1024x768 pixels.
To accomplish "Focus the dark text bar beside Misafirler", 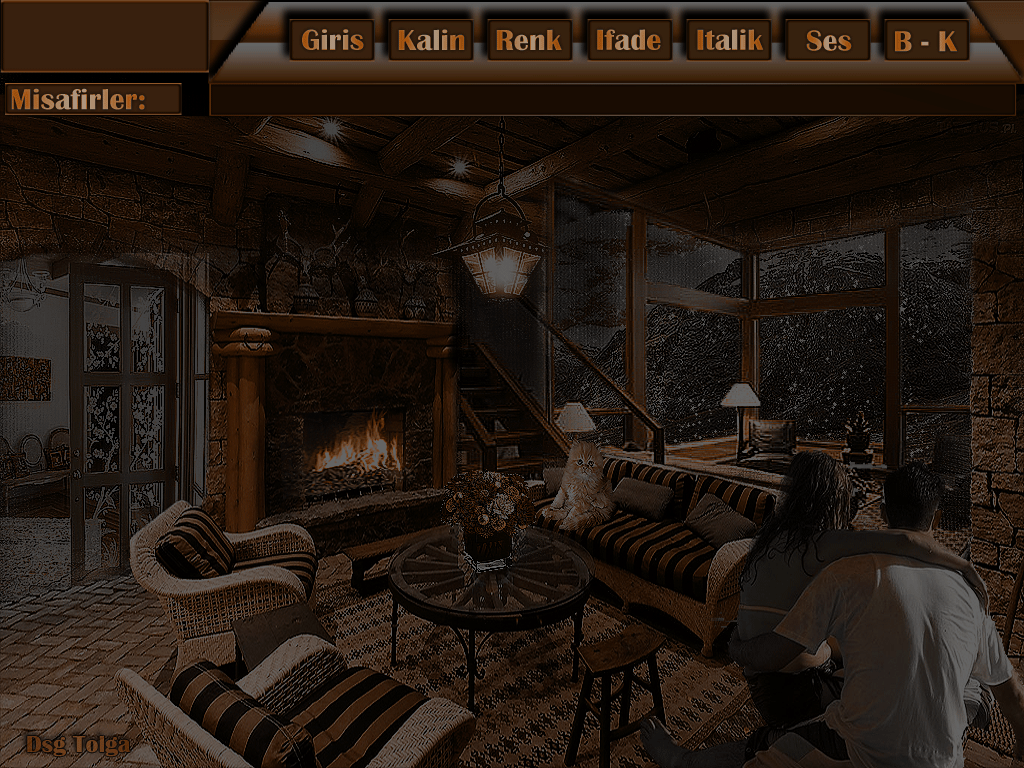I will click(x=612, y=100).
